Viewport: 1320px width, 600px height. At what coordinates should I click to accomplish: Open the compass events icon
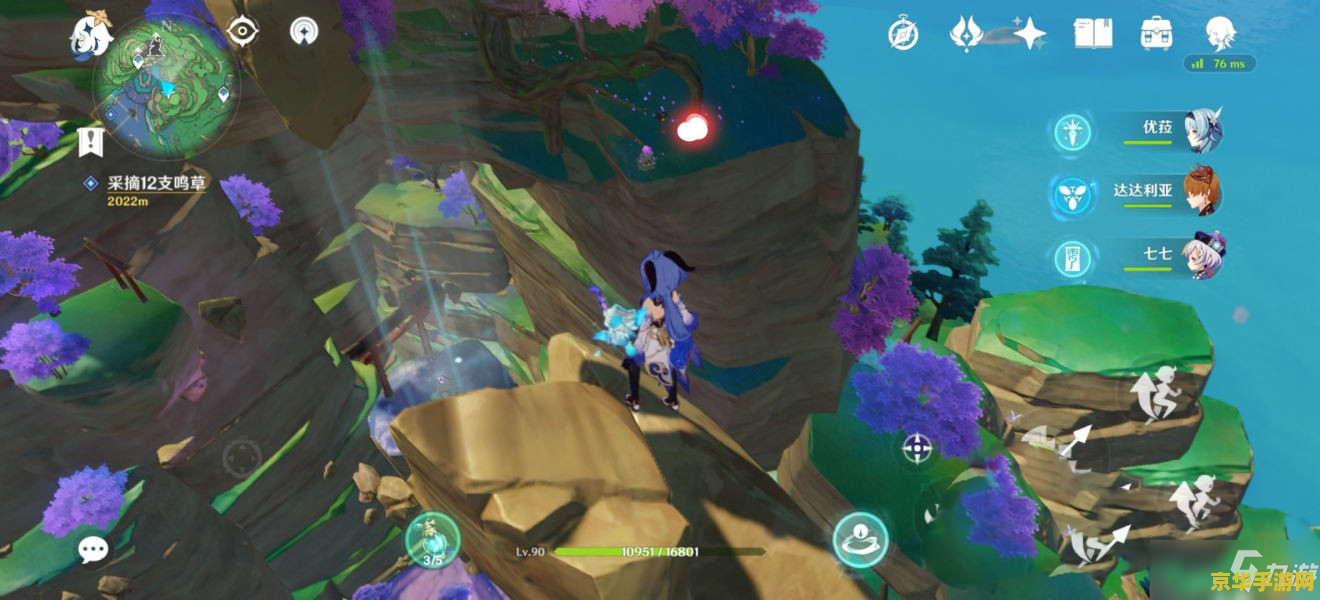pyautogui.click(x=903, y=34)
